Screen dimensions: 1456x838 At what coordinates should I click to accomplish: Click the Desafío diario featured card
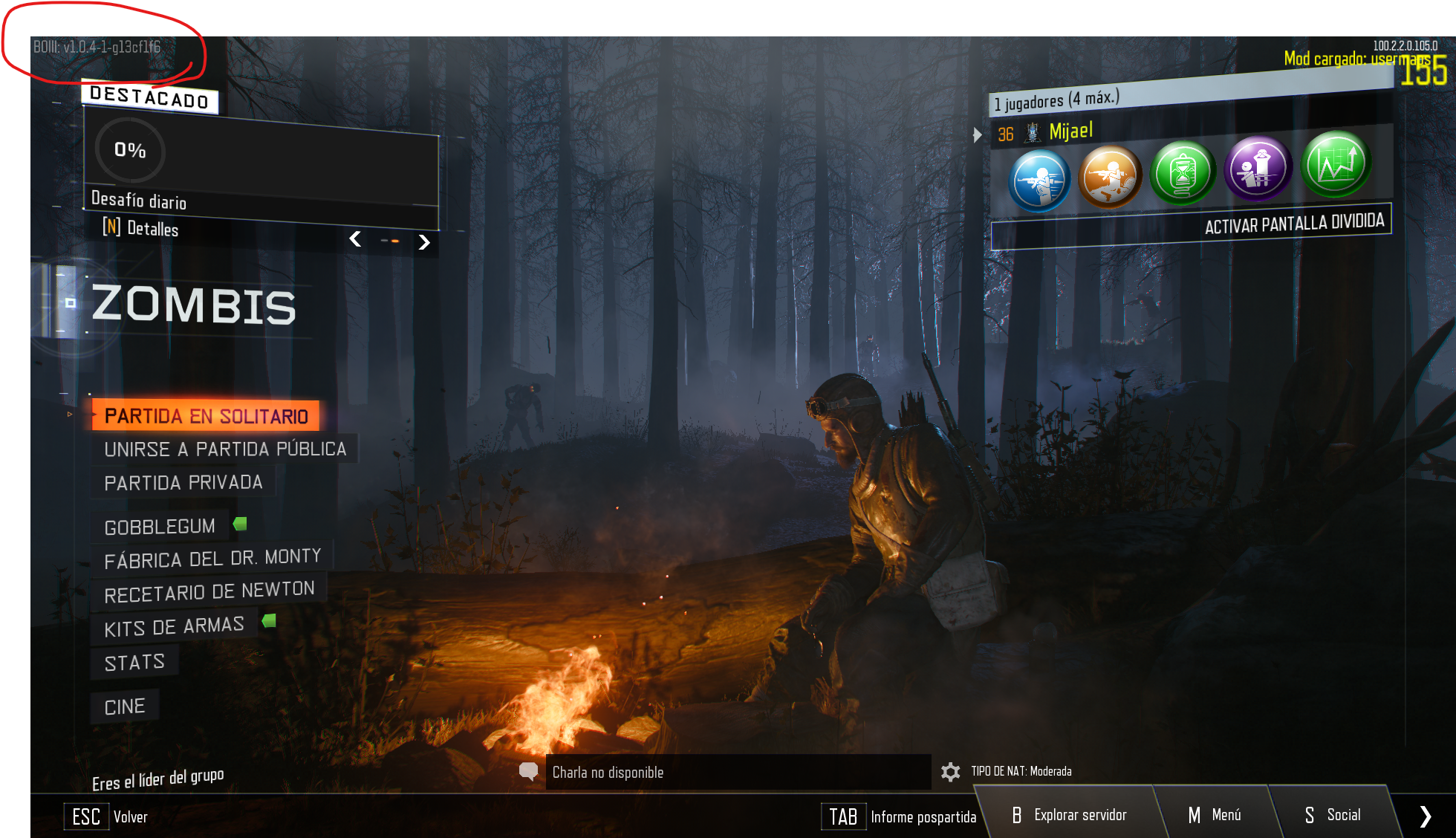260,167
